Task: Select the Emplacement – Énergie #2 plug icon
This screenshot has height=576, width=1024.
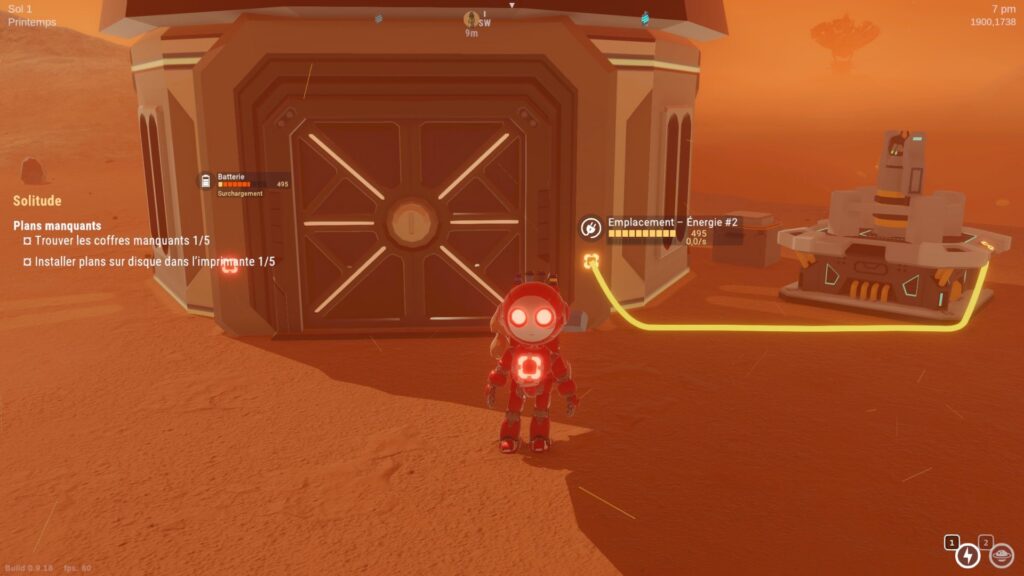Action: click(591, 228)
